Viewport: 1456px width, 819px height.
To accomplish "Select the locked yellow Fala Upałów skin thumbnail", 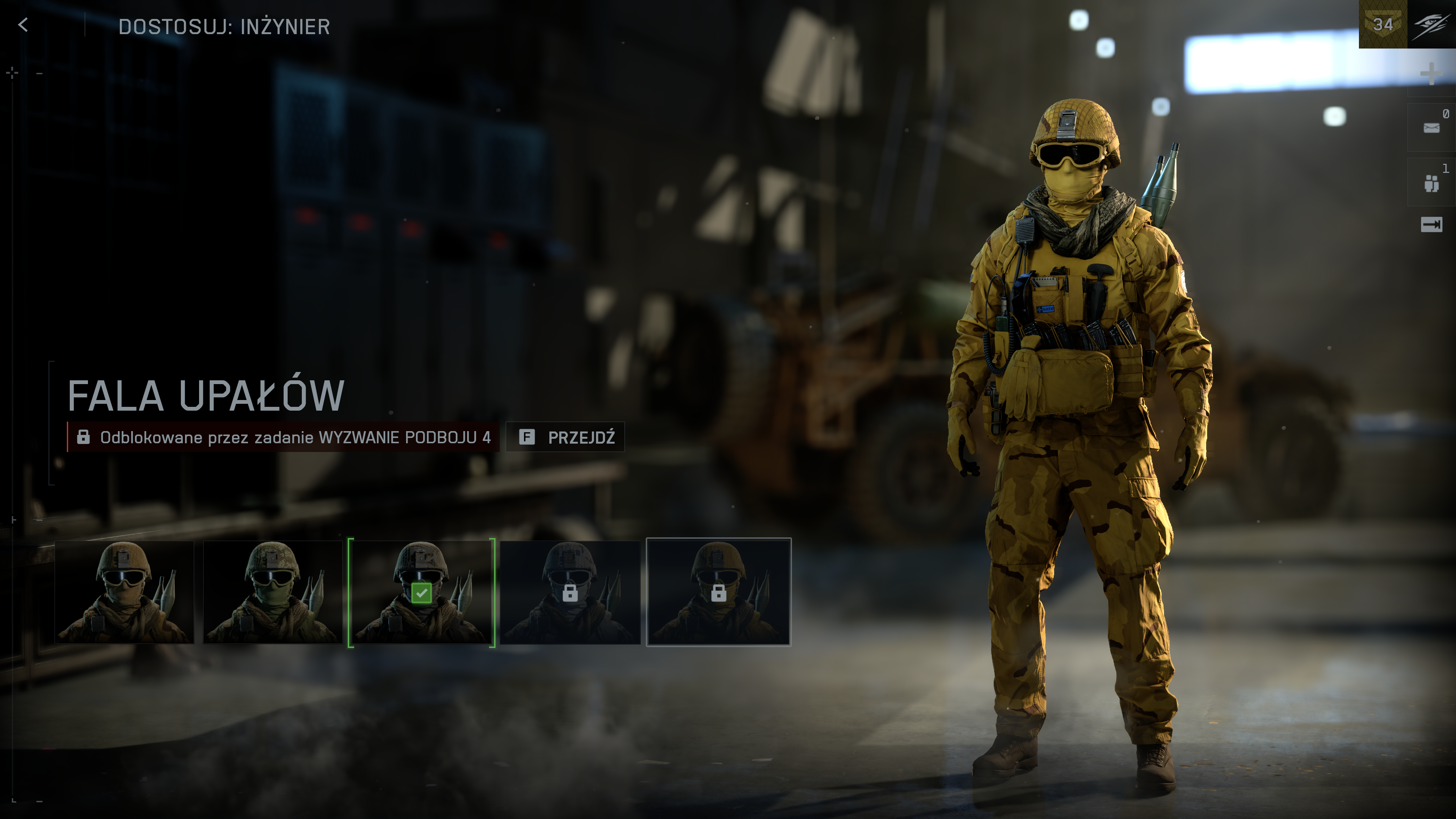I will [719, 592].
